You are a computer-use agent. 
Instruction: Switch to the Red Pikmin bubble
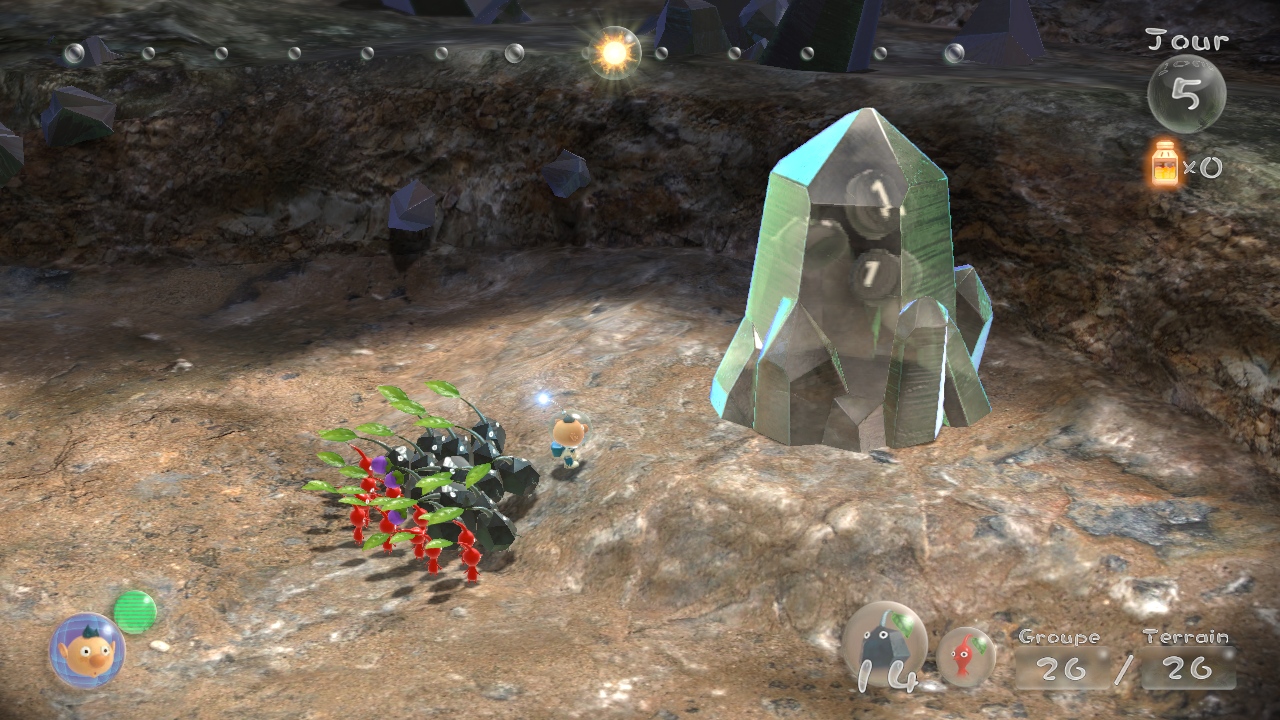tap(966, 657)
